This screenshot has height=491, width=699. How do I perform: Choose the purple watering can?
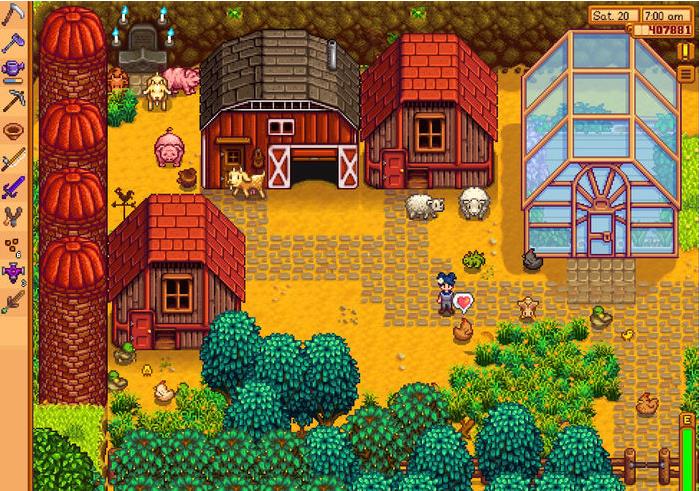(x=13, y=70)
